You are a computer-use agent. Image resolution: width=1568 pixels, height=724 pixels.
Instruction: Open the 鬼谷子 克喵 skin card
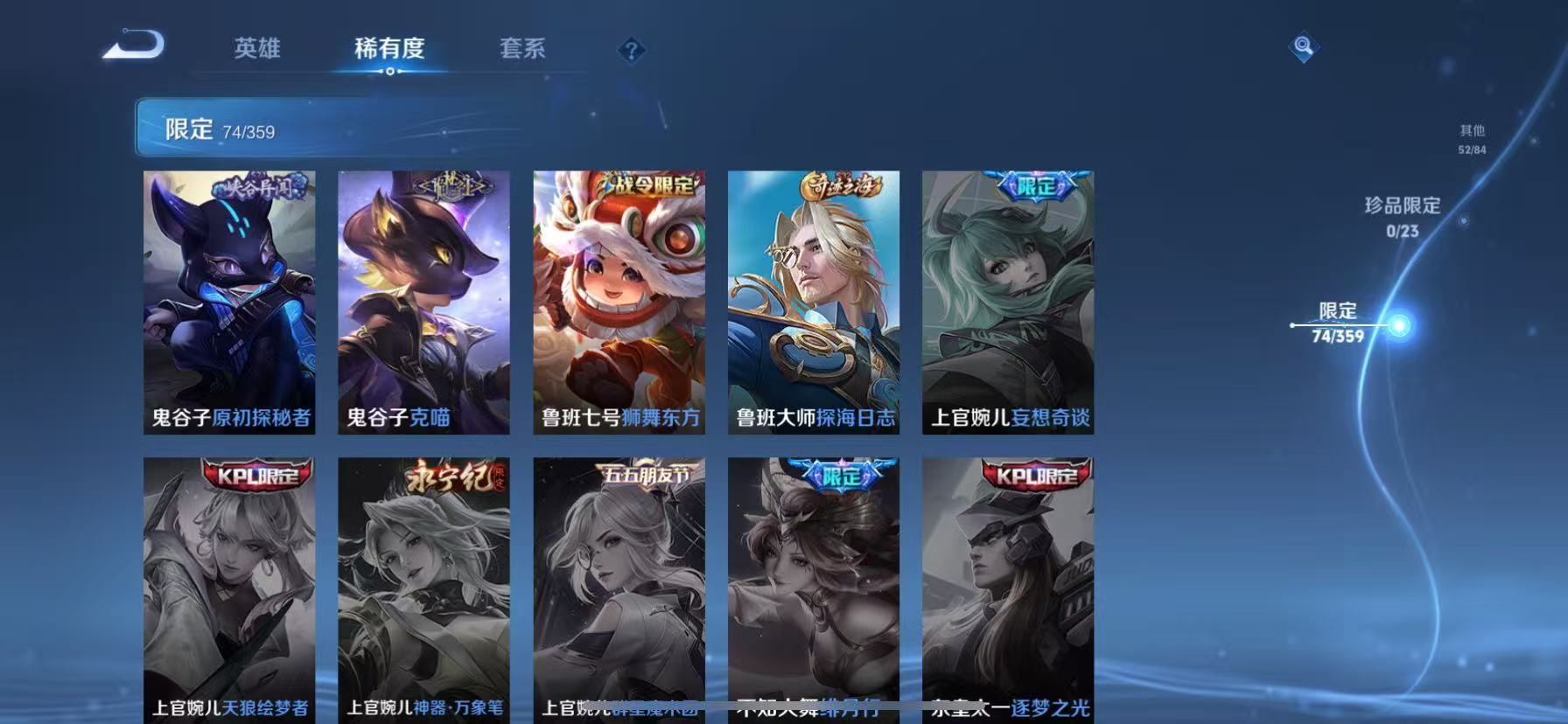pyautogui.click(x=424, y=302)
